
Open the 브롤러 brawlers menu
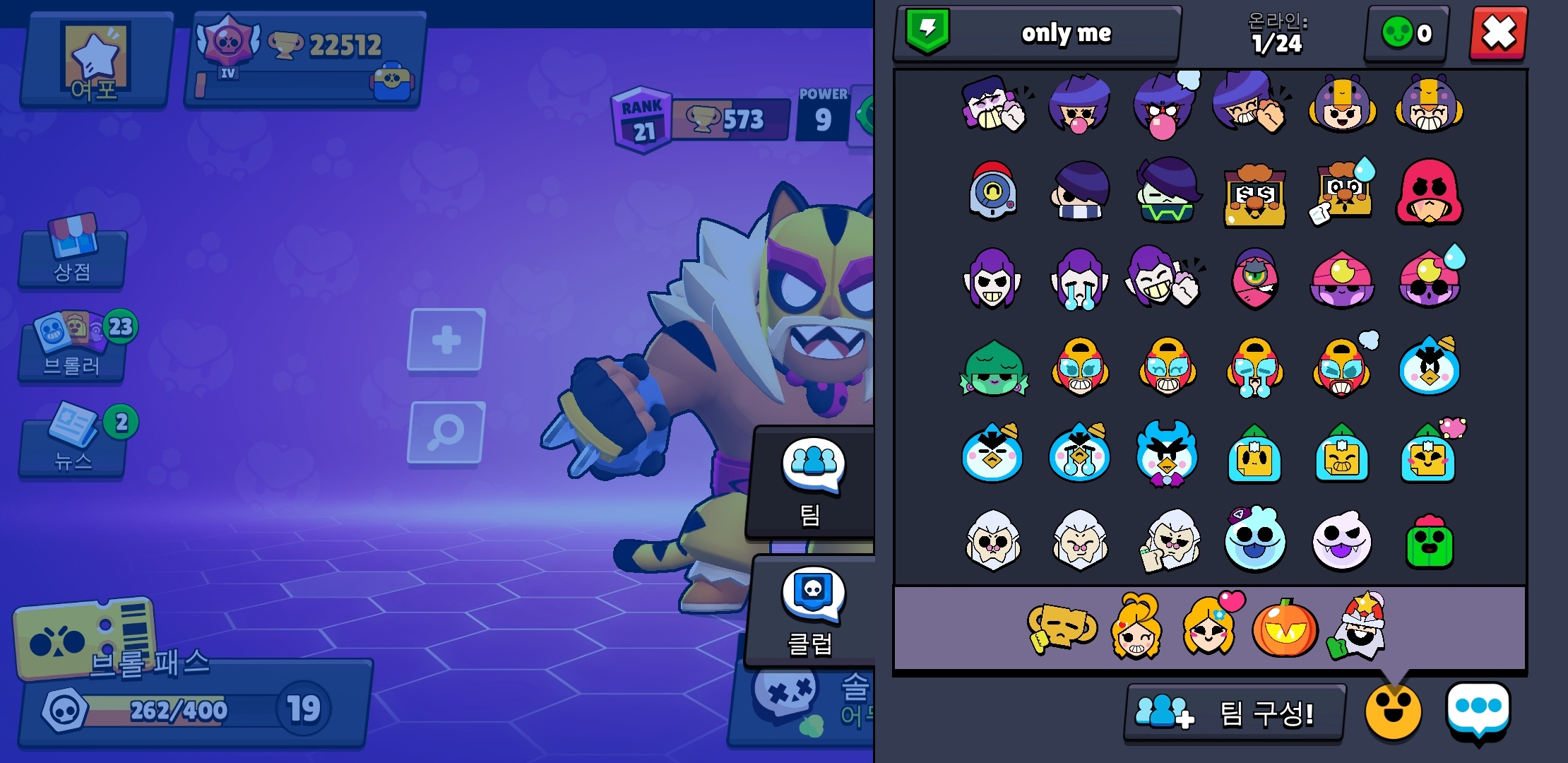(x=72, y=348)
